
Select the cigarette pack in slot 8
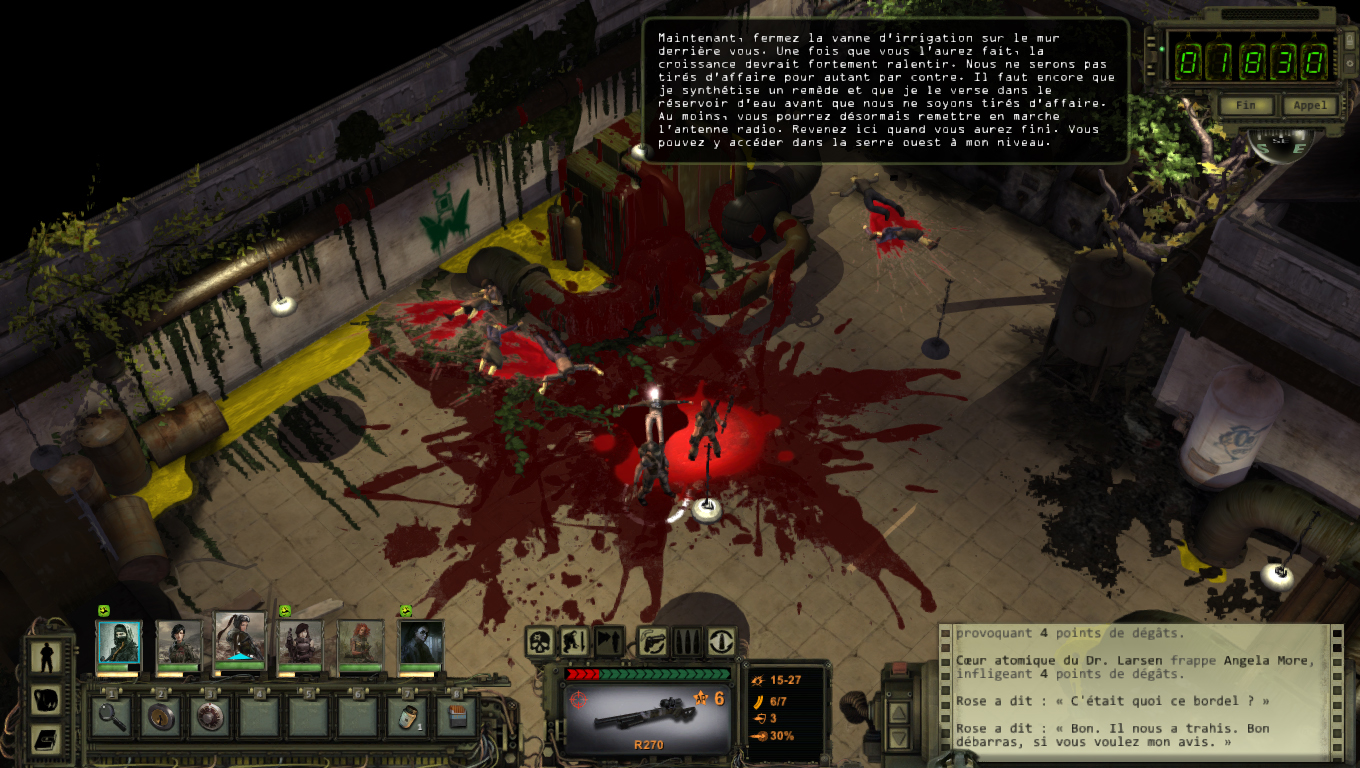[456, 717]
